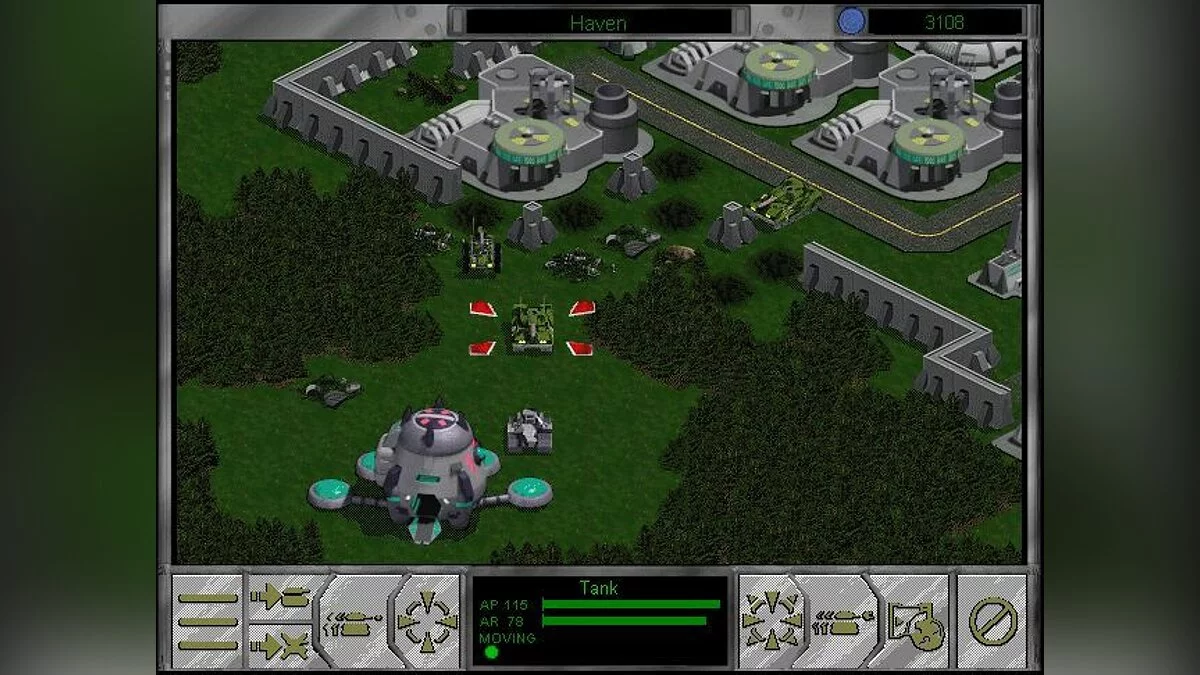Viewport: 1200px width, 675px height.
Task: Activate the eight converging arrows button
Action: (771, 621)
